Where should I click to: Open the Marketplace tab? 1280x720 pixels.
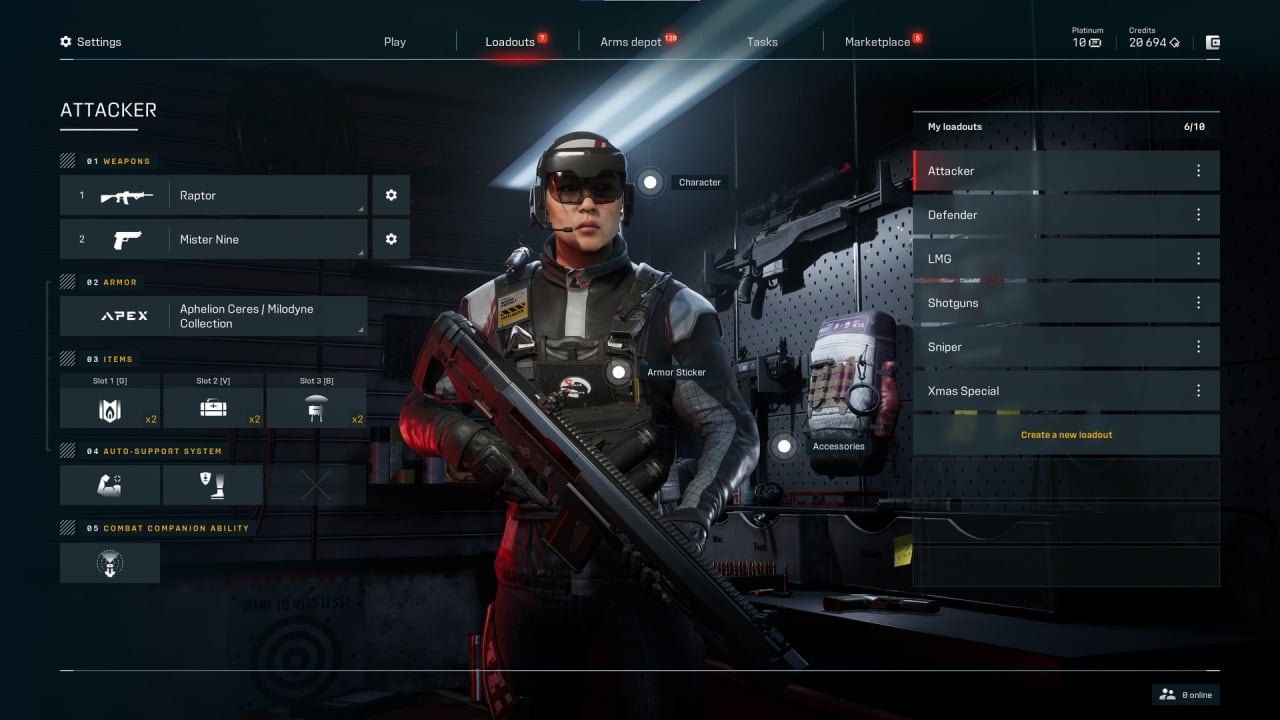click(x=877, y=42)
